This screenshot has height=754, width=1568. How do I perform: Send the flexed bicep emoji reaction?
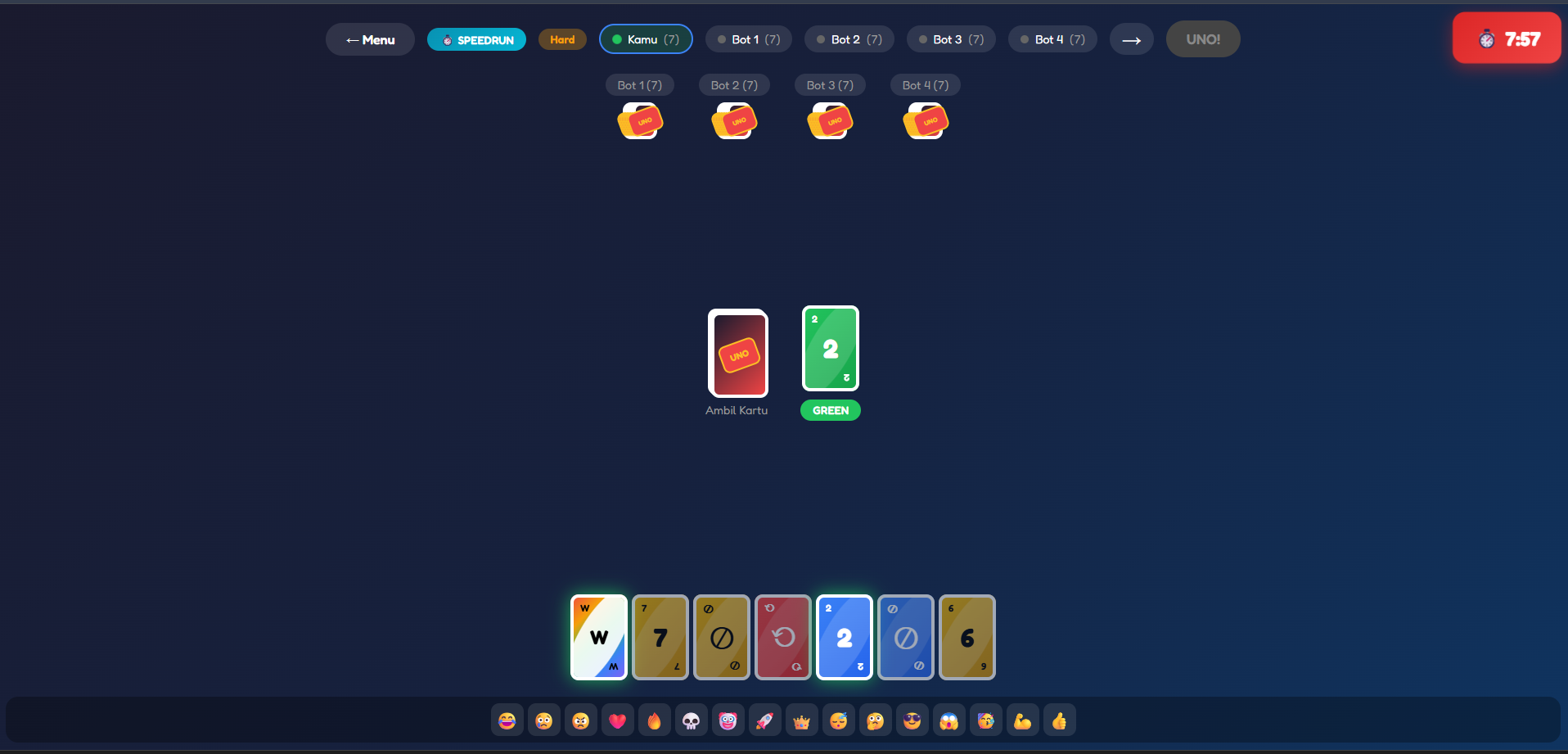pyautogui.click(x=1022, y=720)
